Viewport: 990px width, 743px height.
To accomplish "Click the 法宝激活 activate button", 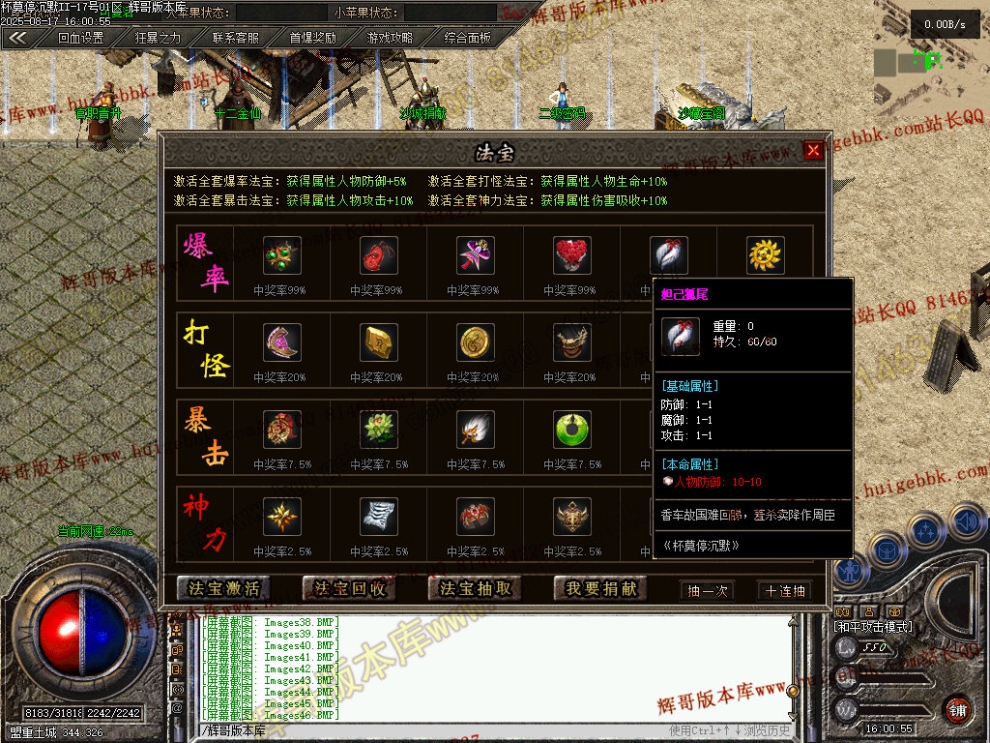I will (x=224, y=589).
